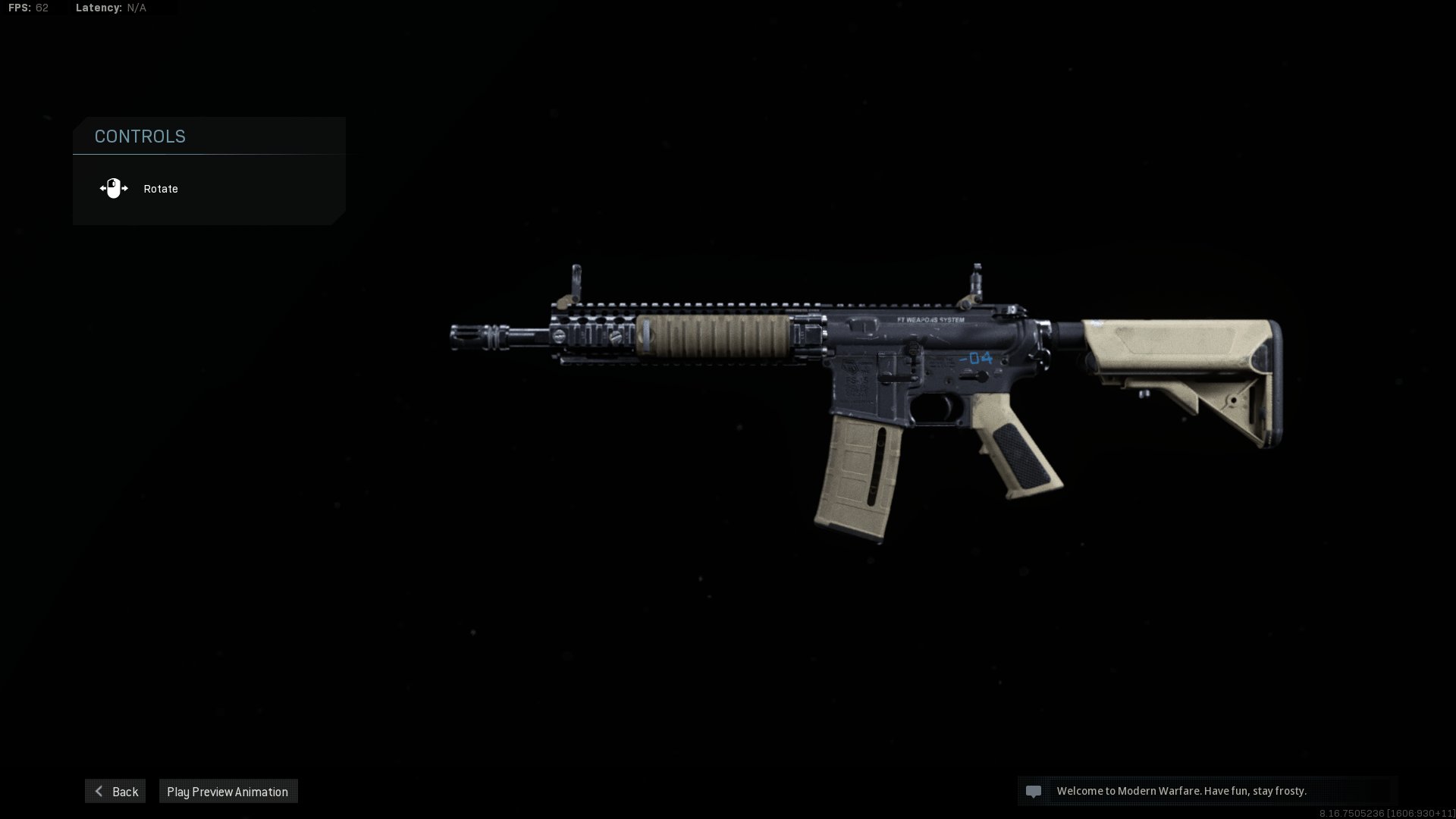Play the weapon preview animation
The height and width of the screenshot is (819, 1456).
(227, 791)
